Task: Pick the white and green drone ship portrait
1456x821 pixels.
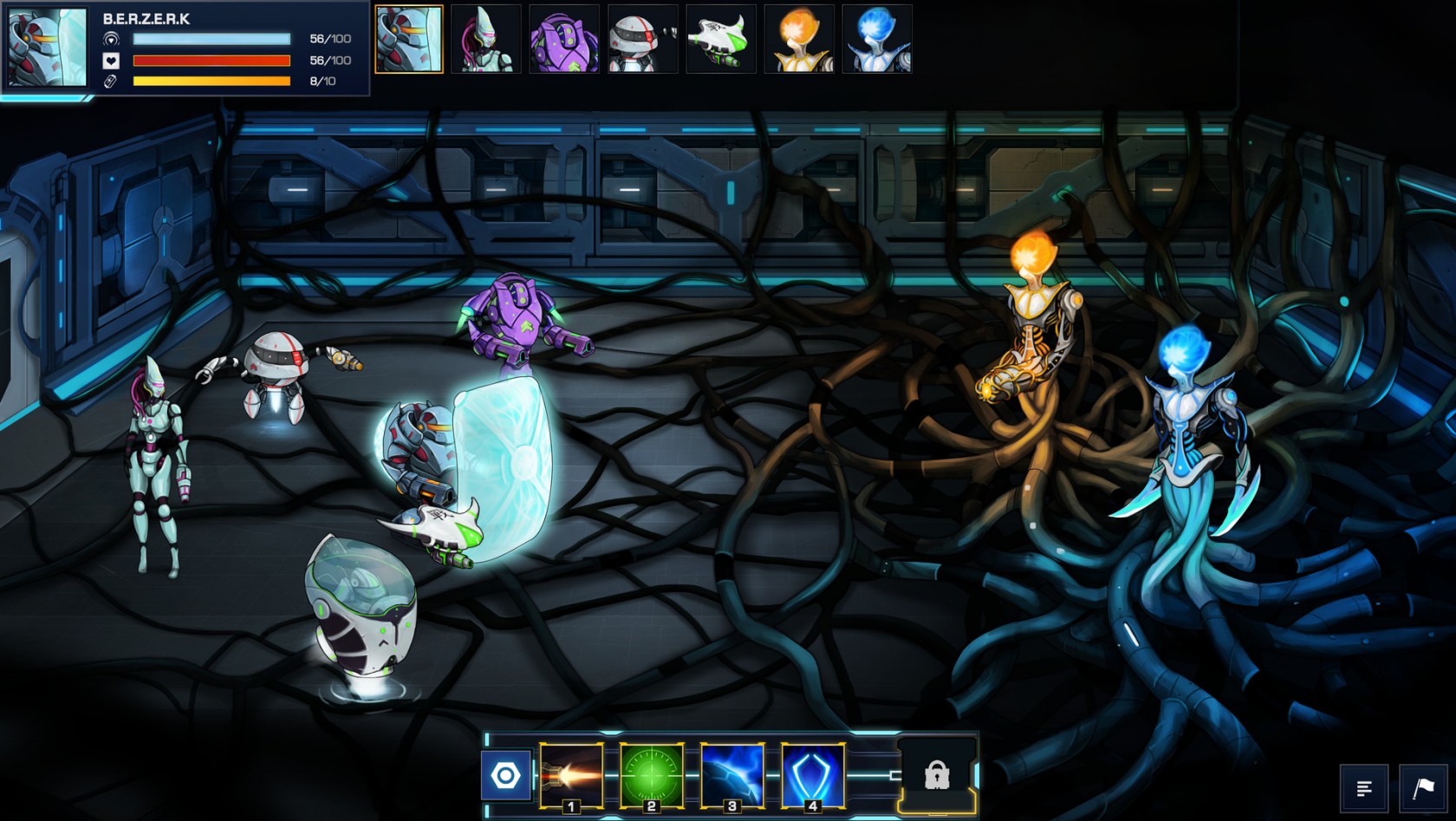Action: tap(720, 39)
